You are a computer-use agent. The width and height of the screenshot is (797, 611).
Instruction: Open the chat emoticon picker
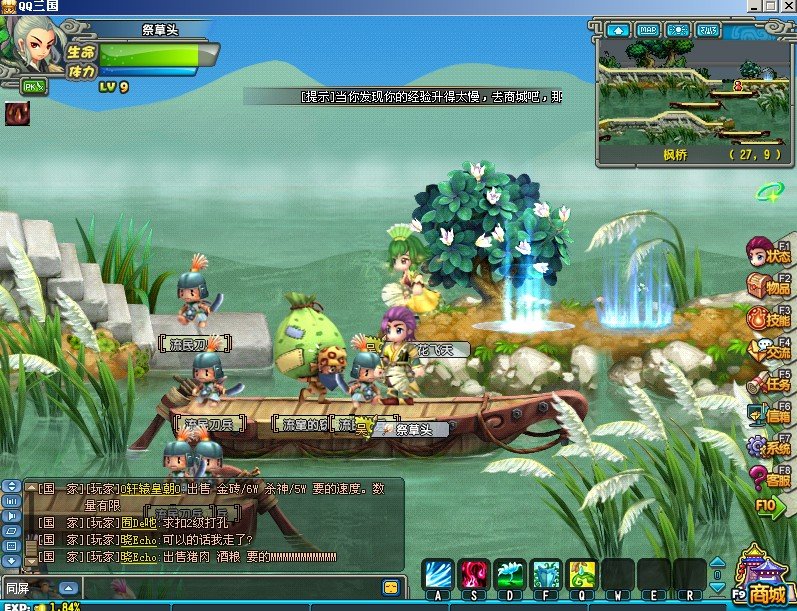[391, 587]
